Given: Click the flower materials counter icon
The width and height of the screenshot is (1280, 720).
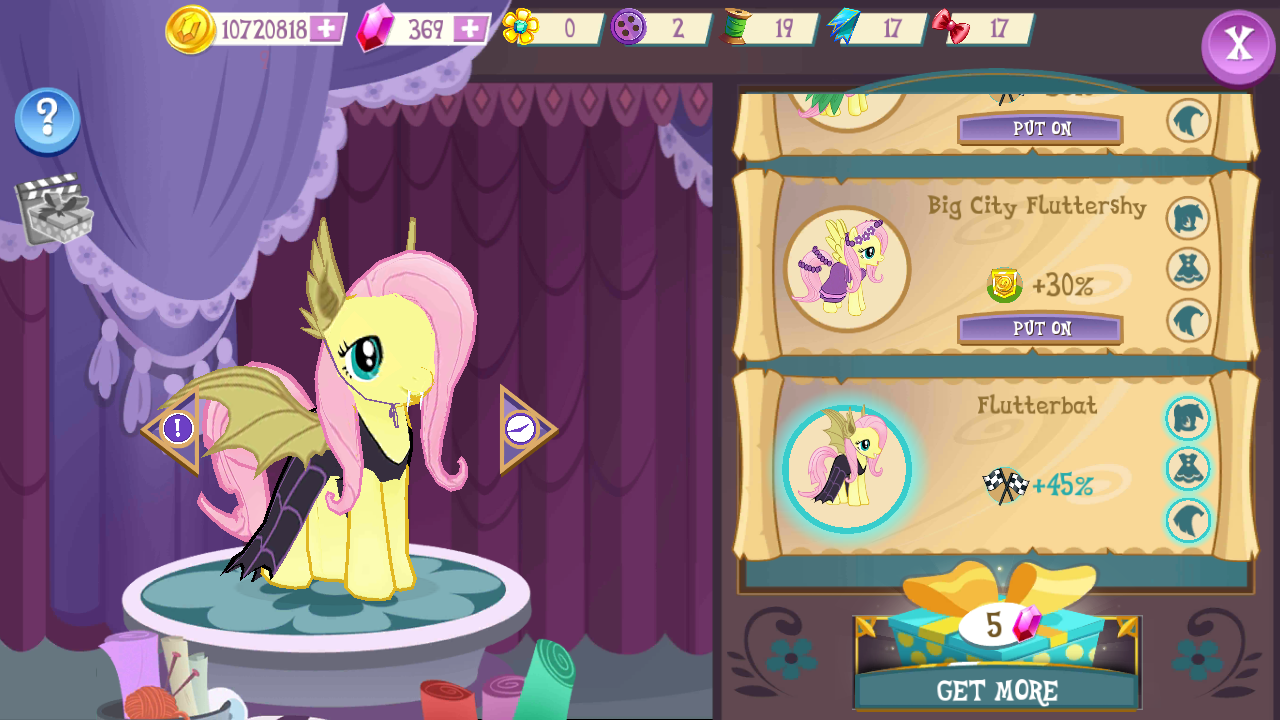Looking at the screenshot, I should click(522, 27).
